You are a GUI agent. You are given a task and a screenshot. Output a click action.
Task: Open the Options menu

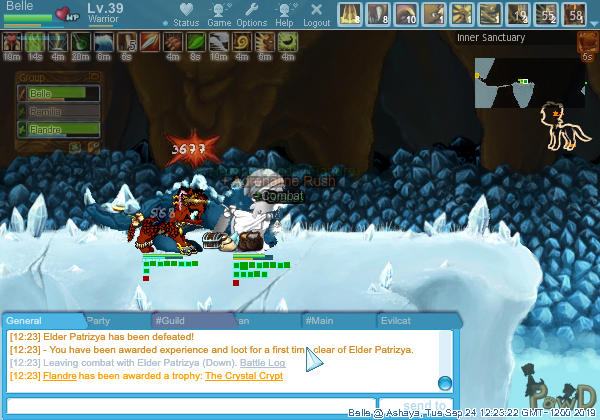click(x=251, y=15)
